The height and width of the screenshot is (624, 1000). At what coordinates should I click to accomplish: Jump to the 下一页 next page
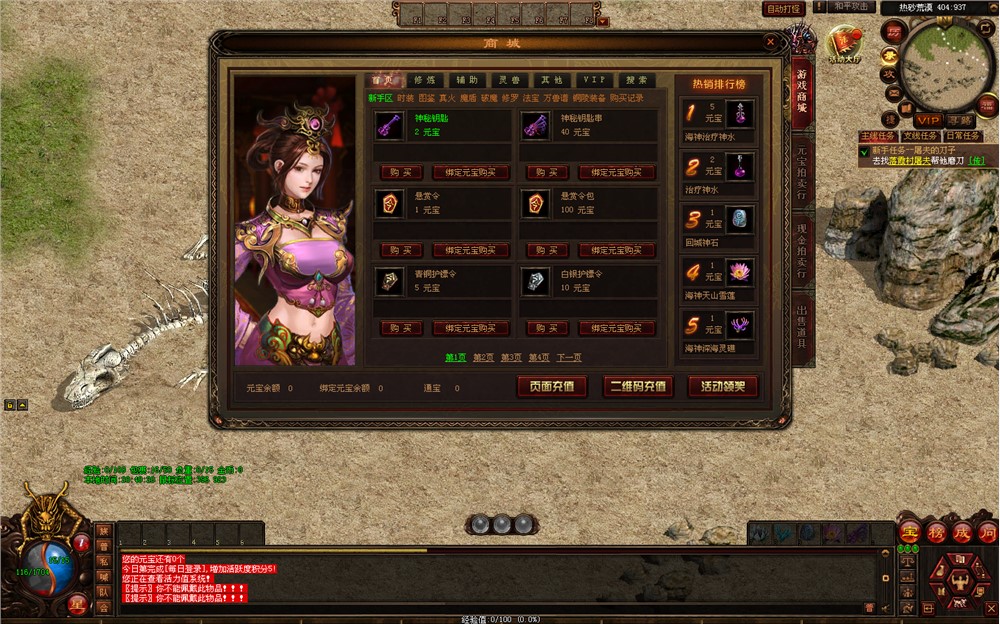569,357
